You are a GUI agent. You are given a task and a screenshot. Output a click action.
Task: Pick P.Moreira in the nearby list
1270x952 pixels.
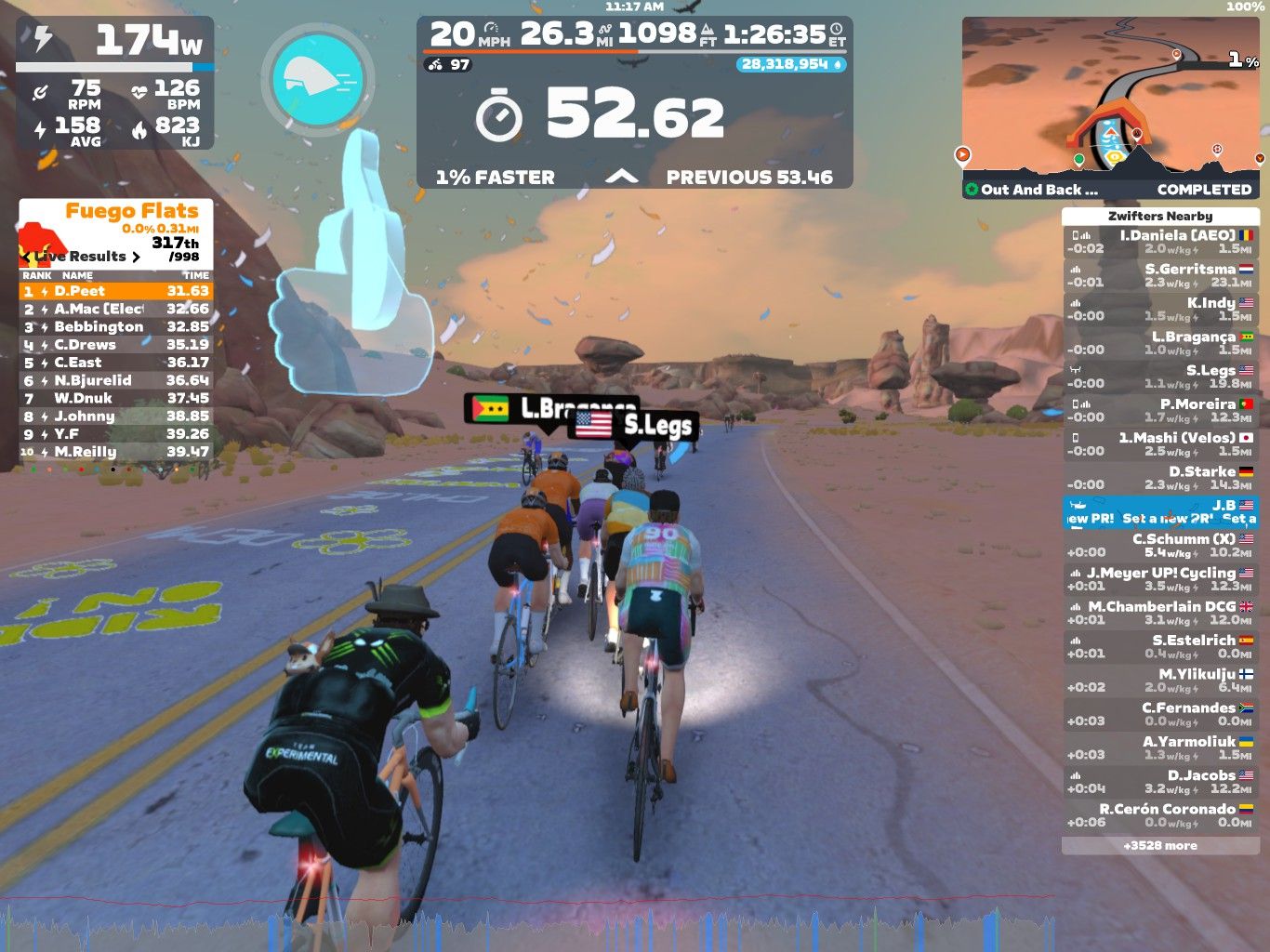(x=1160, y=411)
